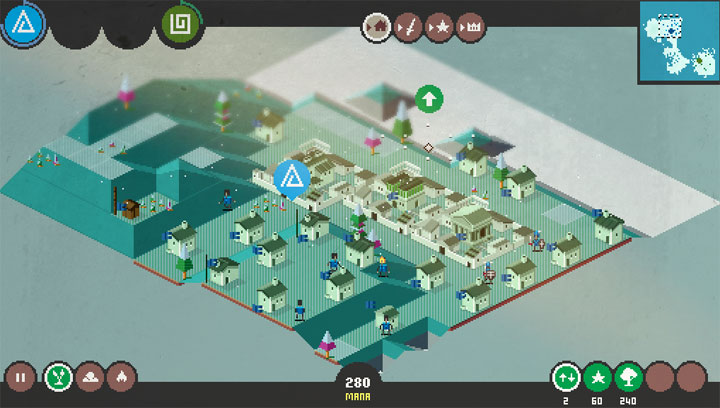Viewport: 720px width, 408px height.
Task: Click the green up-arrow marker
Action: (x=429, y=99)
